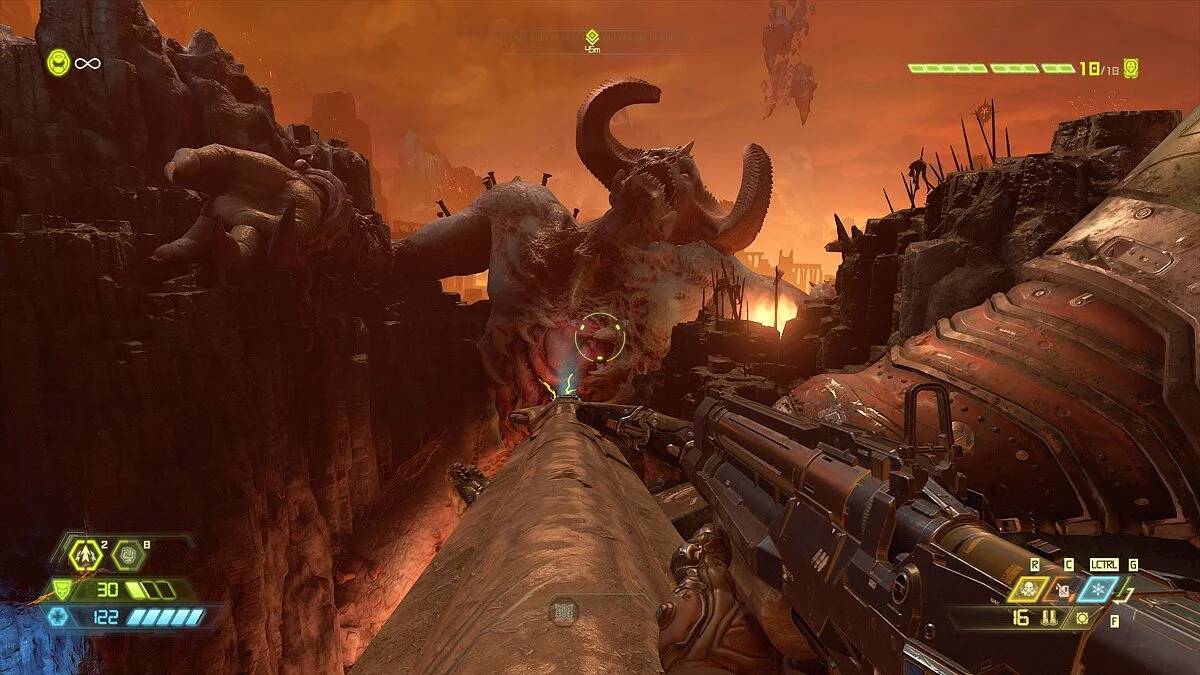The height and width of the screenshot is (675, 1200).
Task: Click the demon skull boss health icon
Action: tap(1131, 68)
